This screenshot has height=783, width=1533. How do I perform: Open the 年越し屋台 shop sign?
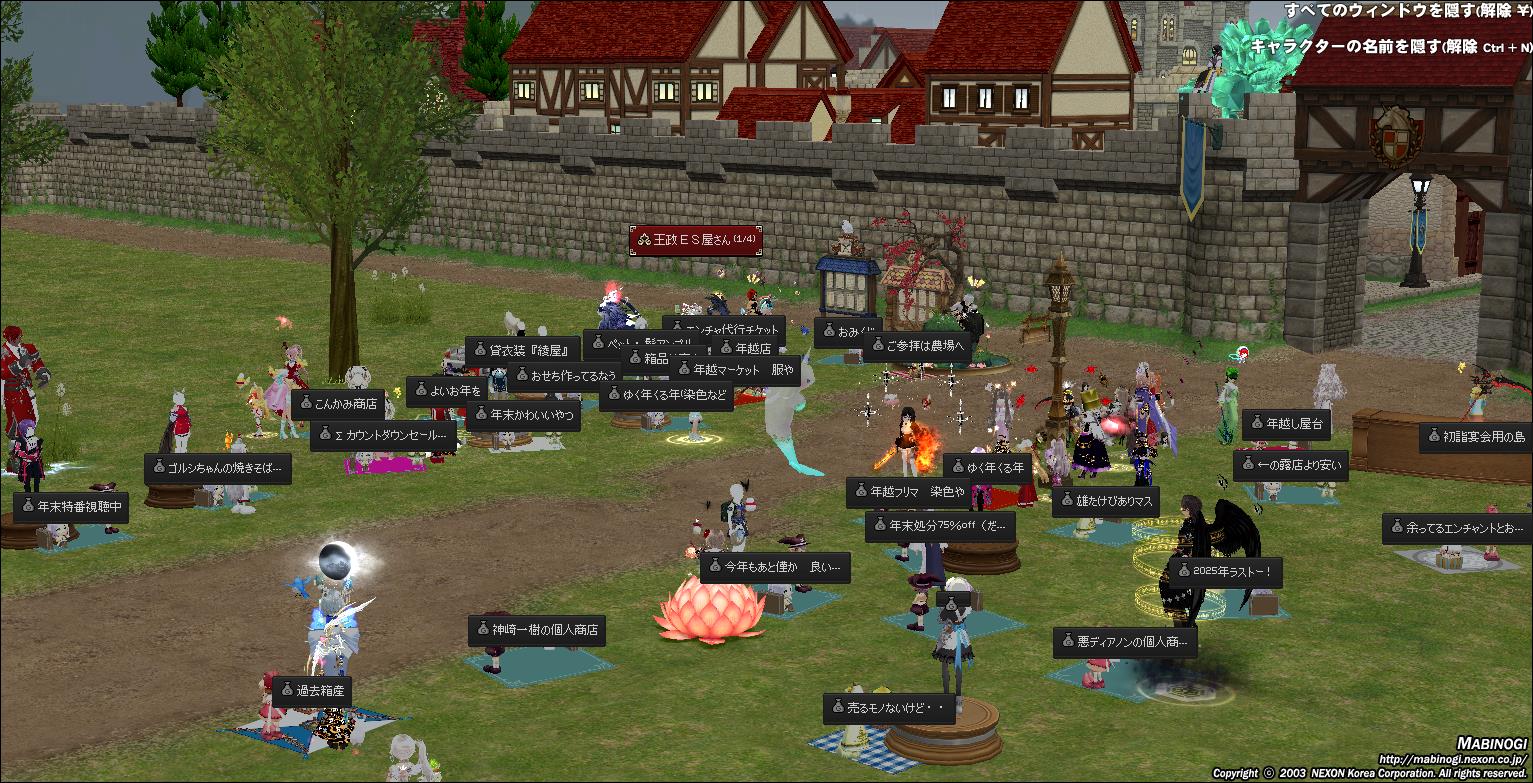pos(1286,425)
